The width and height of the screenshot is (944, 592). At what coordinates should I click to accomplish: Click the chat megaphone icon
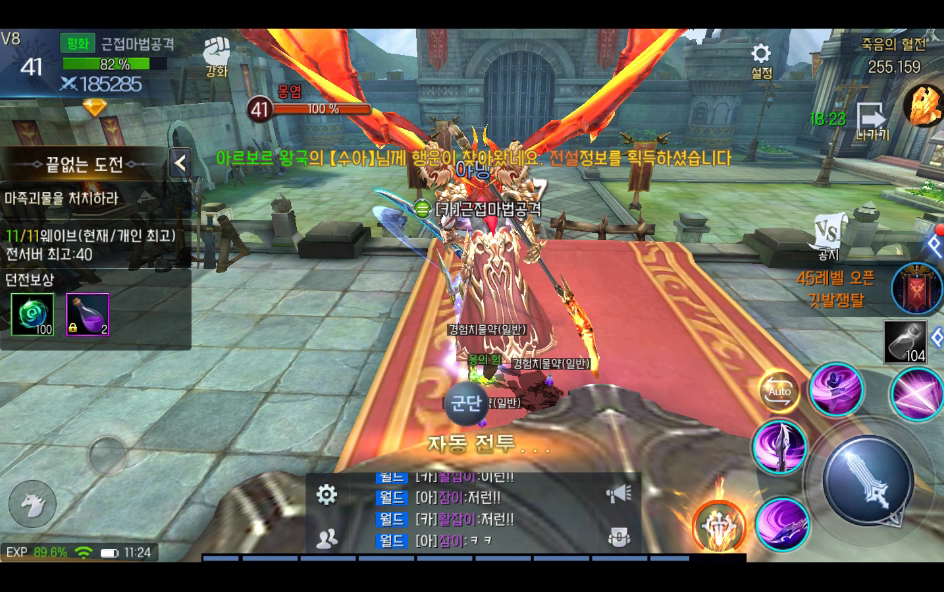(619, 493)
